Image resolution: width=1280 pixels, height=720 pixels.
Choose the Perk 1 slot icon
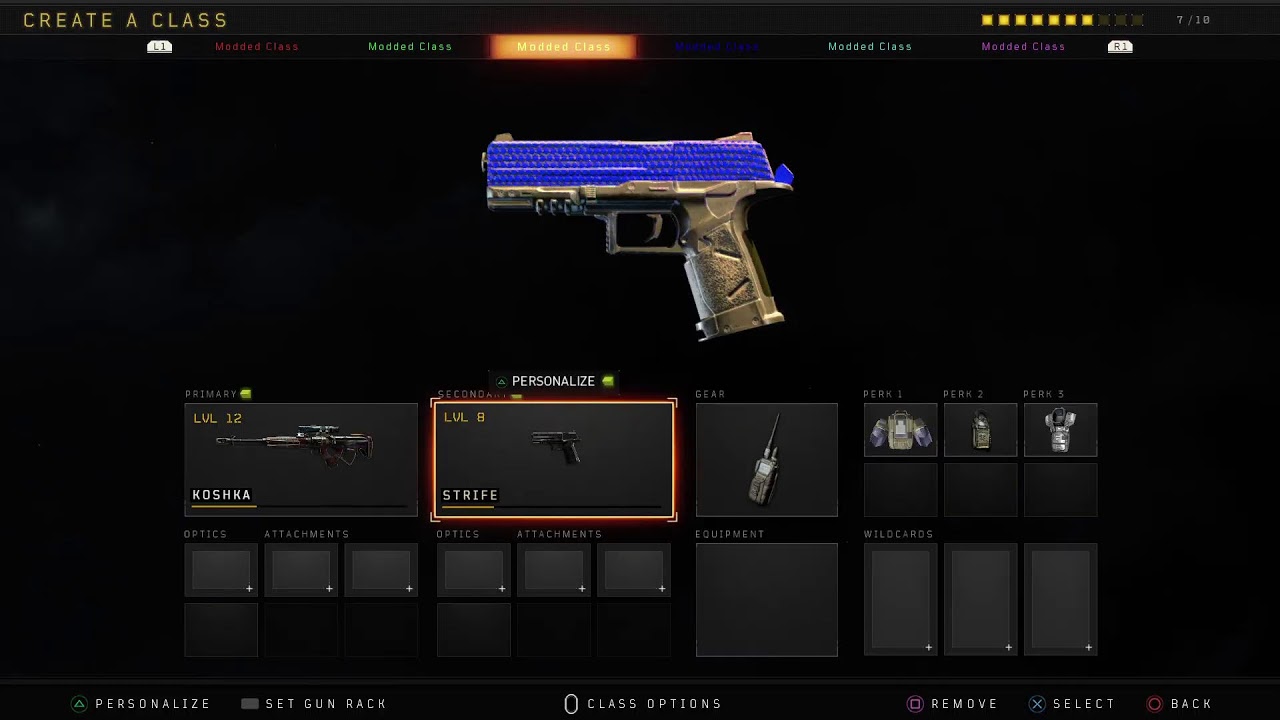900,430
